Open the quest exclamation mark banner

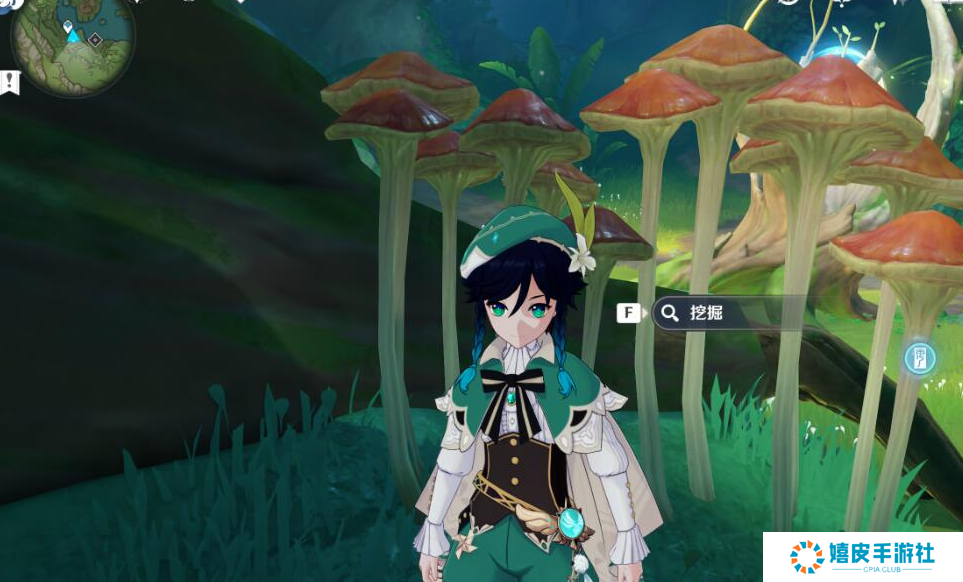pos(11,83)
